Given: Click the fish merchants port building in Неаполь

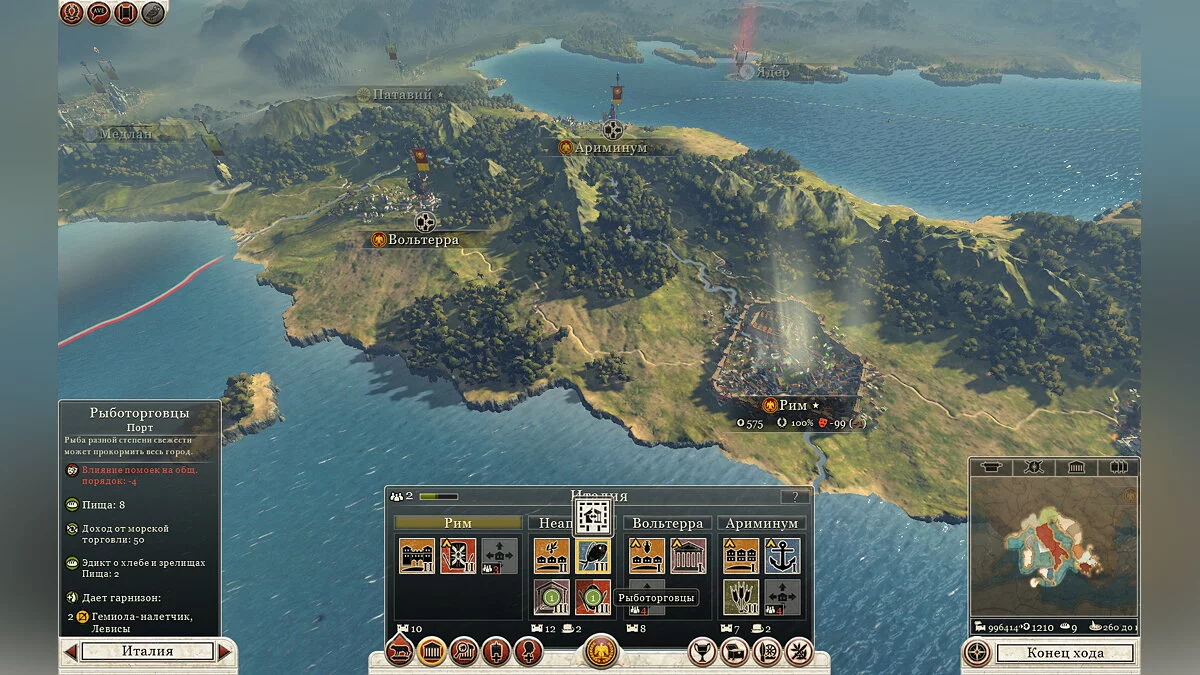Looking at the screenshot, I should 592,556.
